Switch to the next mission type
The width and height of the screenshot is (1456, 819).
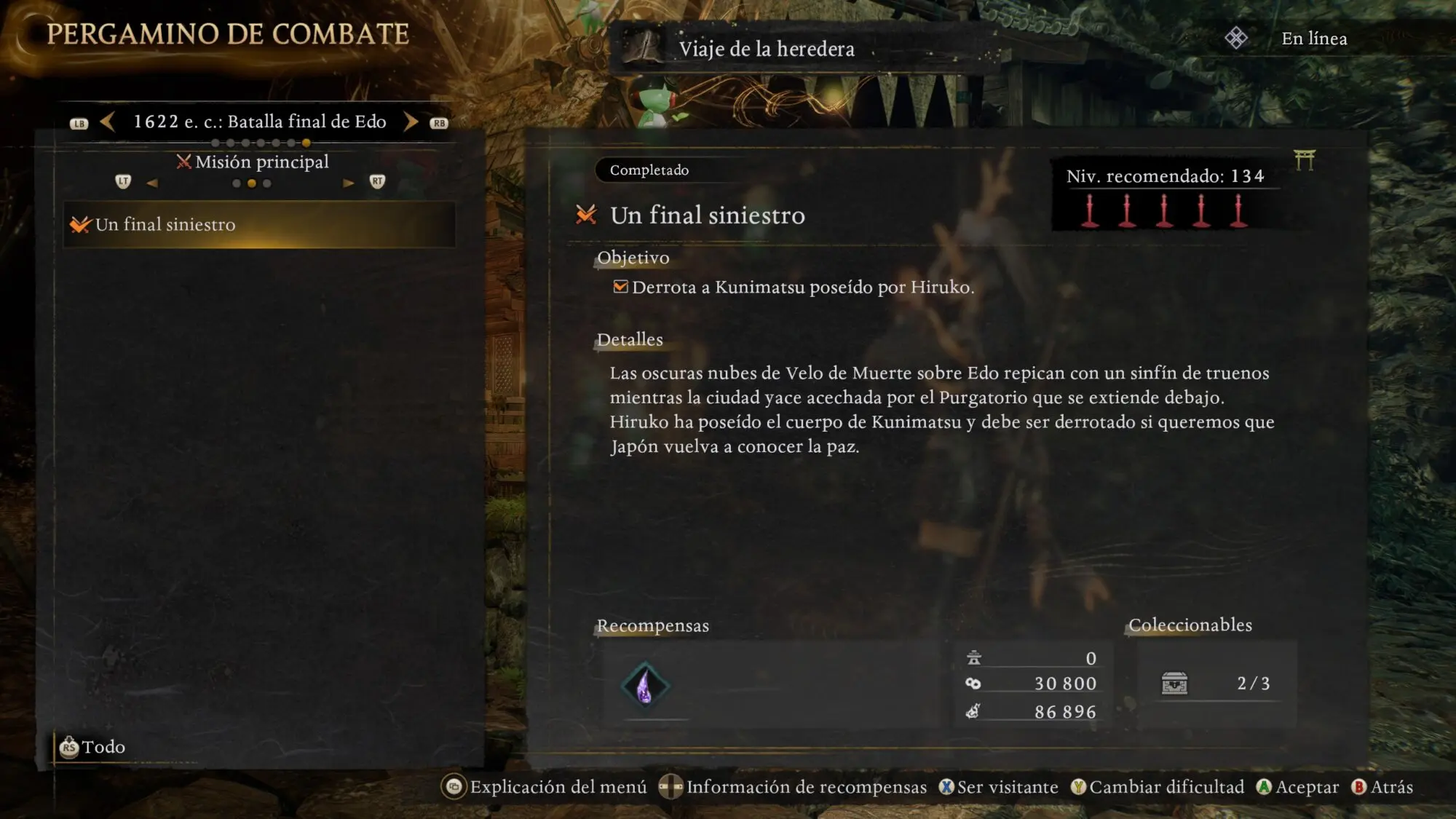point(349,183)
